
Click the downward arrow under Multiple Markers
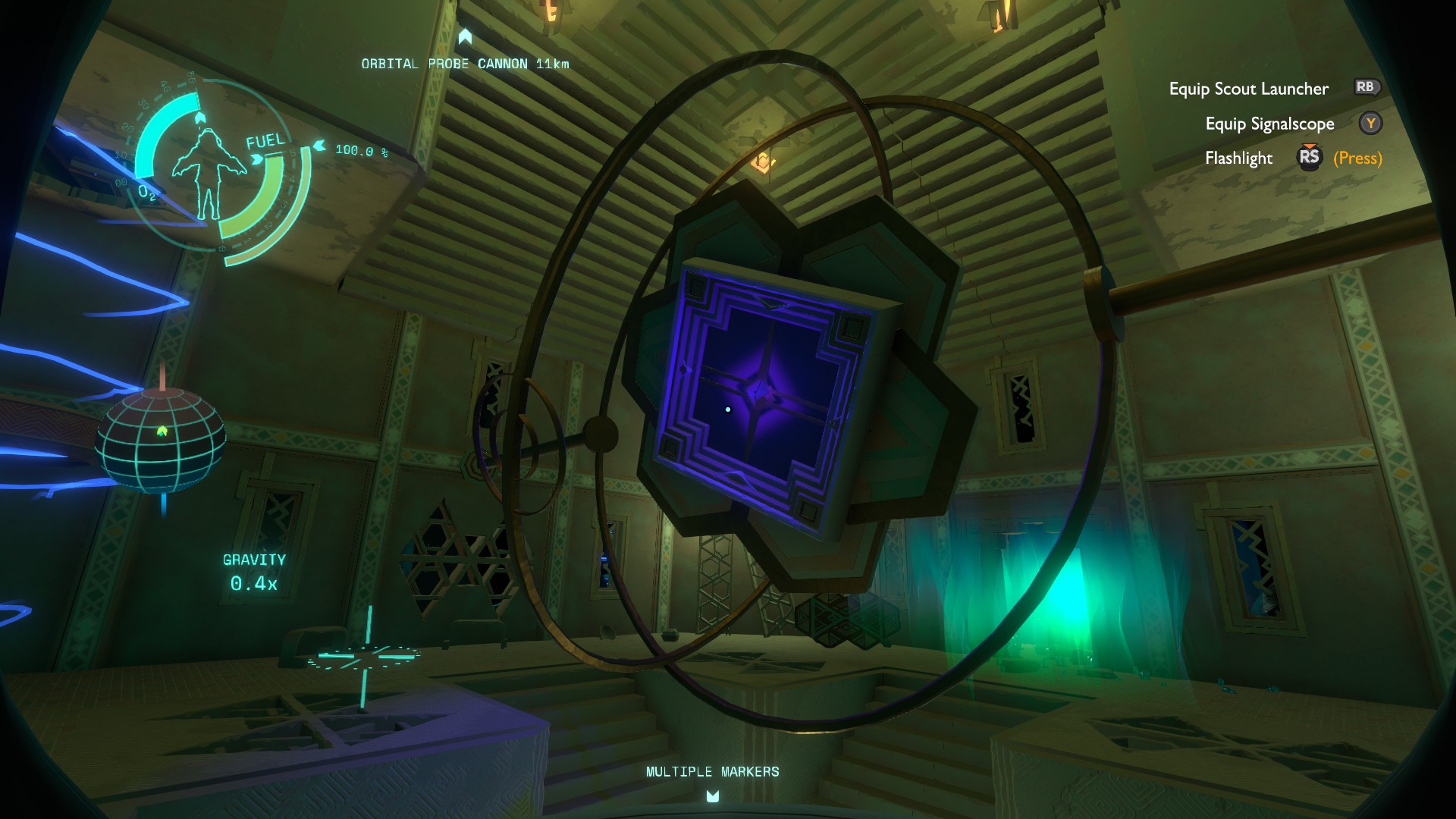[711, 795]
